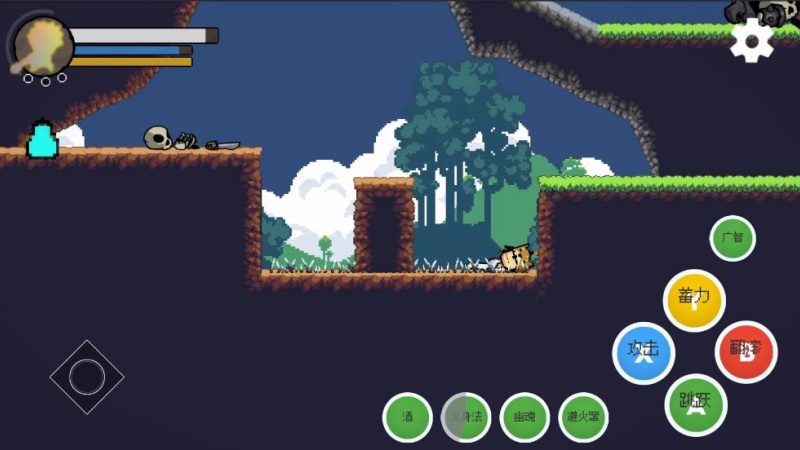
Task: Activate the yellow 蓄力 charge button
Action: click(x=694, y=300)
